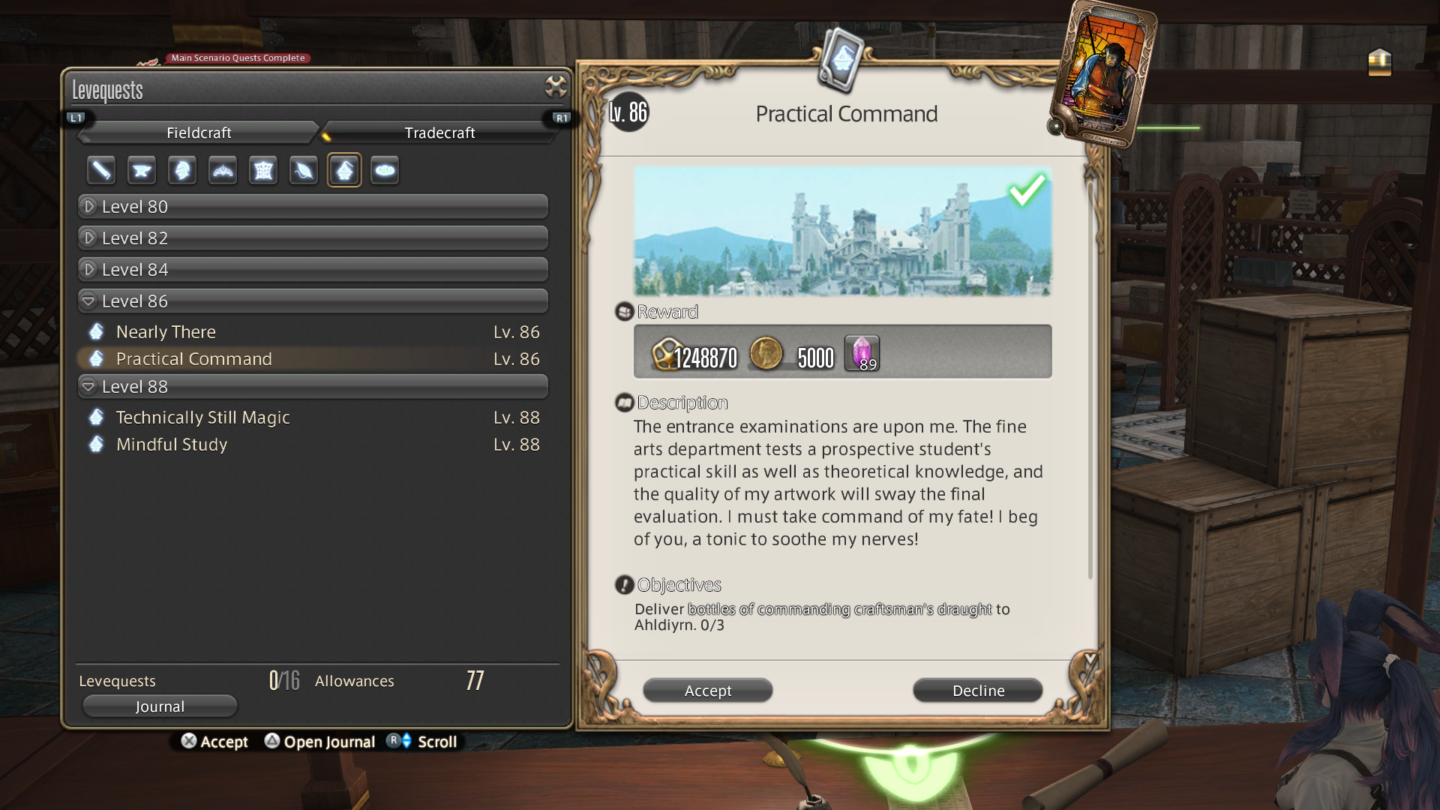Click the settings wrench icon on Levequests panel
The height and width of the screenshot is (810, 1440).
[x=555, y=86]
